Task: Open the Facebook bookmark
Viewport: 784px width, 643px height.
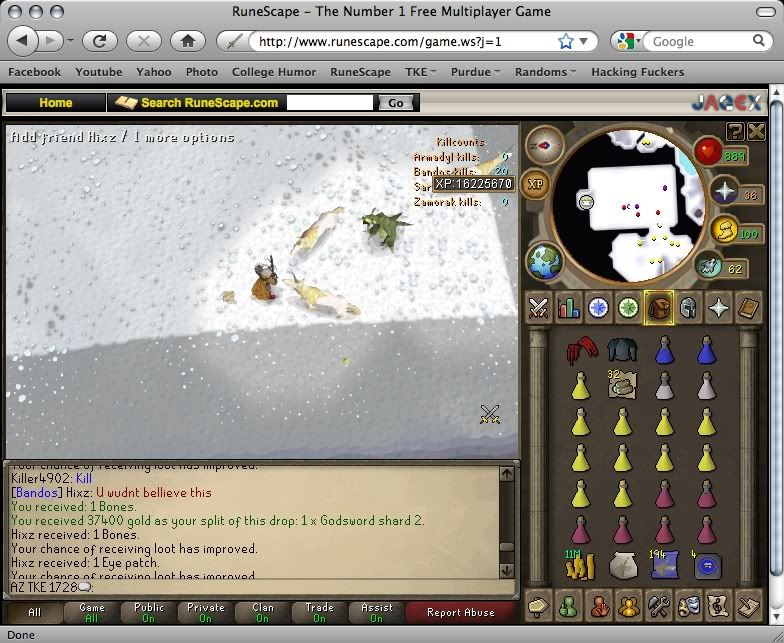Action: (x=34, y=72)
